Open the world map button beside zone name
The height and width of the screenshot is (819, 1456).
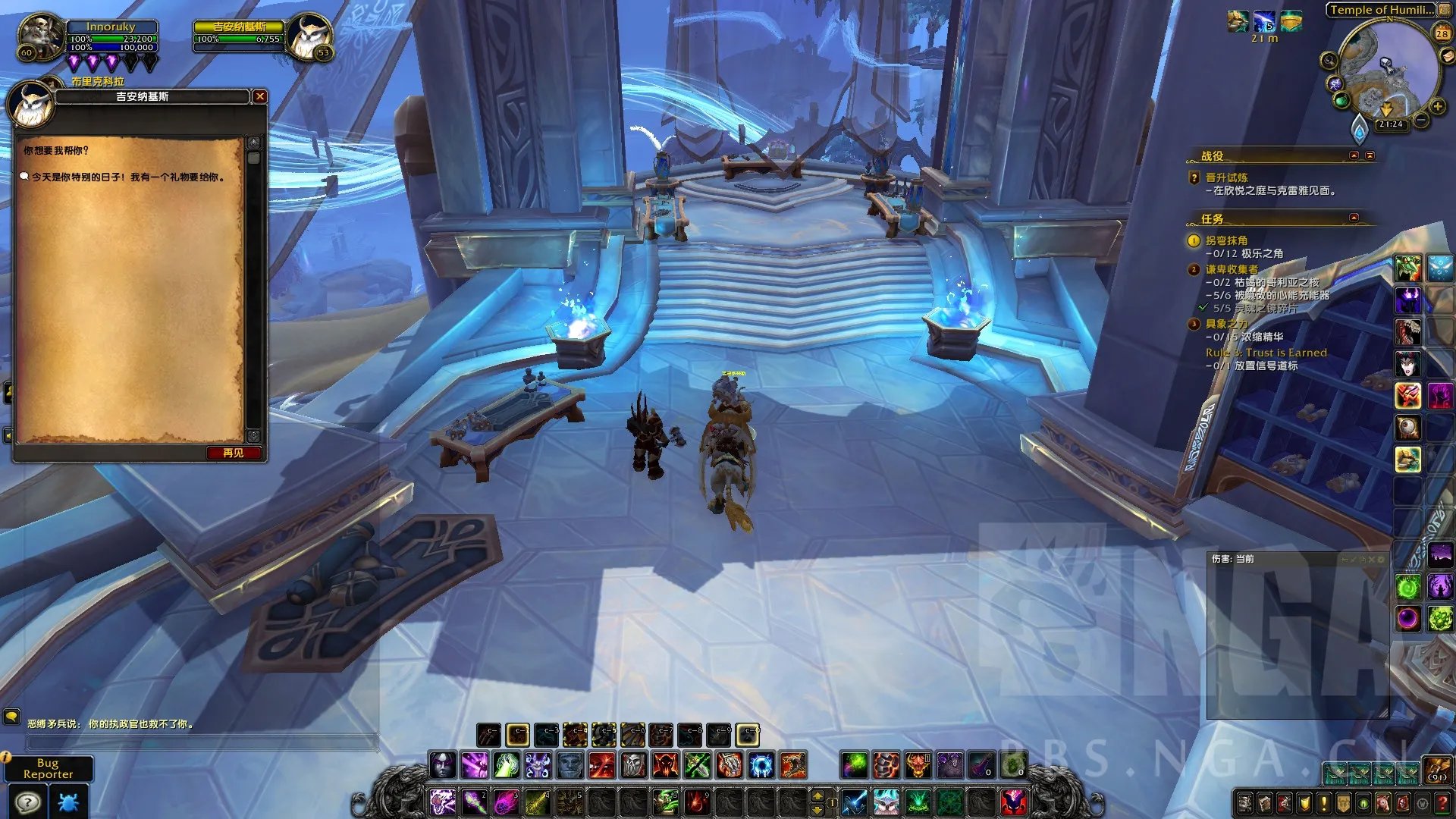[x=1446, y=10]
